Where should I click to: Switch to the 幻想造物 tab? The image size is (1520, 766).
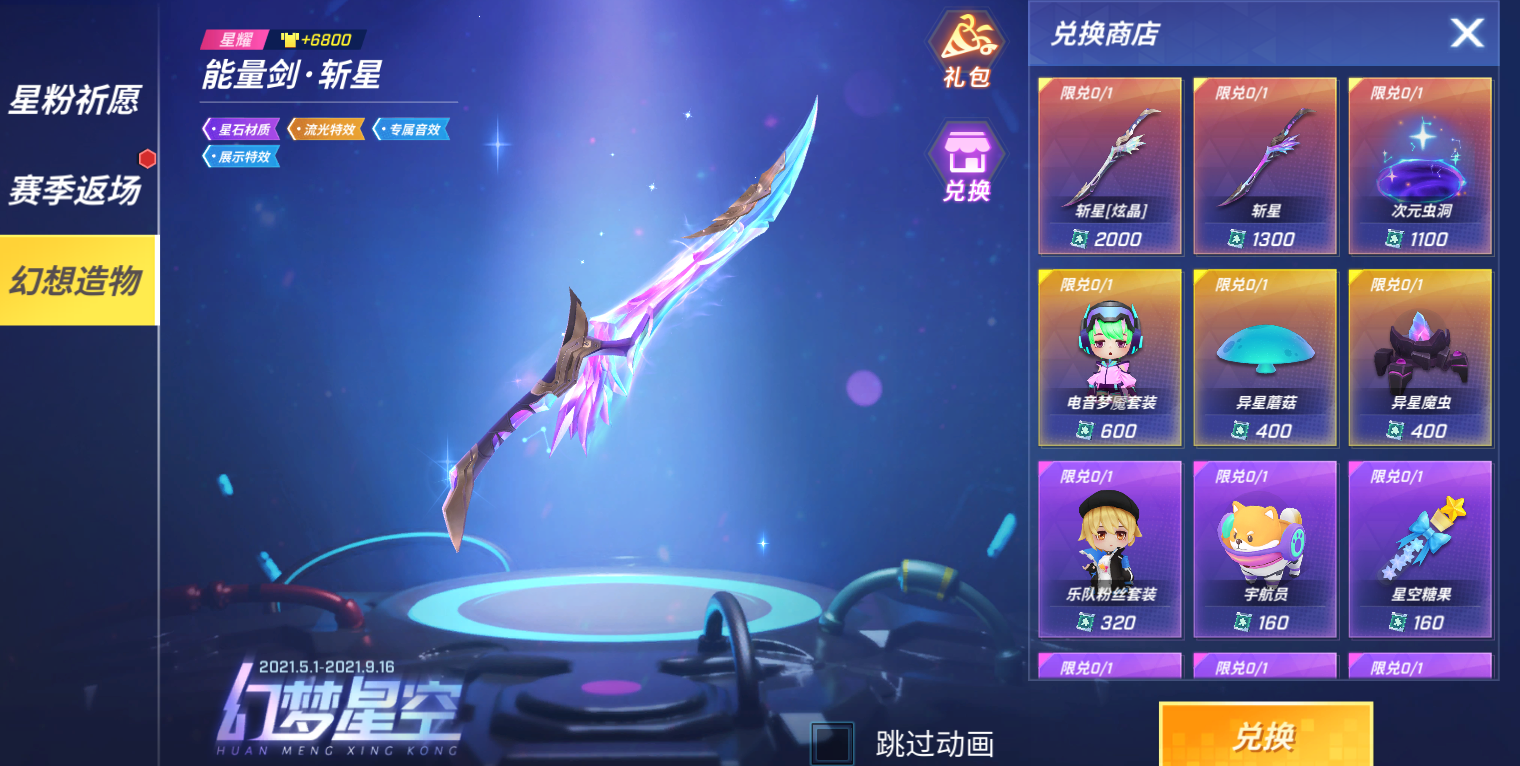point(75,280)
